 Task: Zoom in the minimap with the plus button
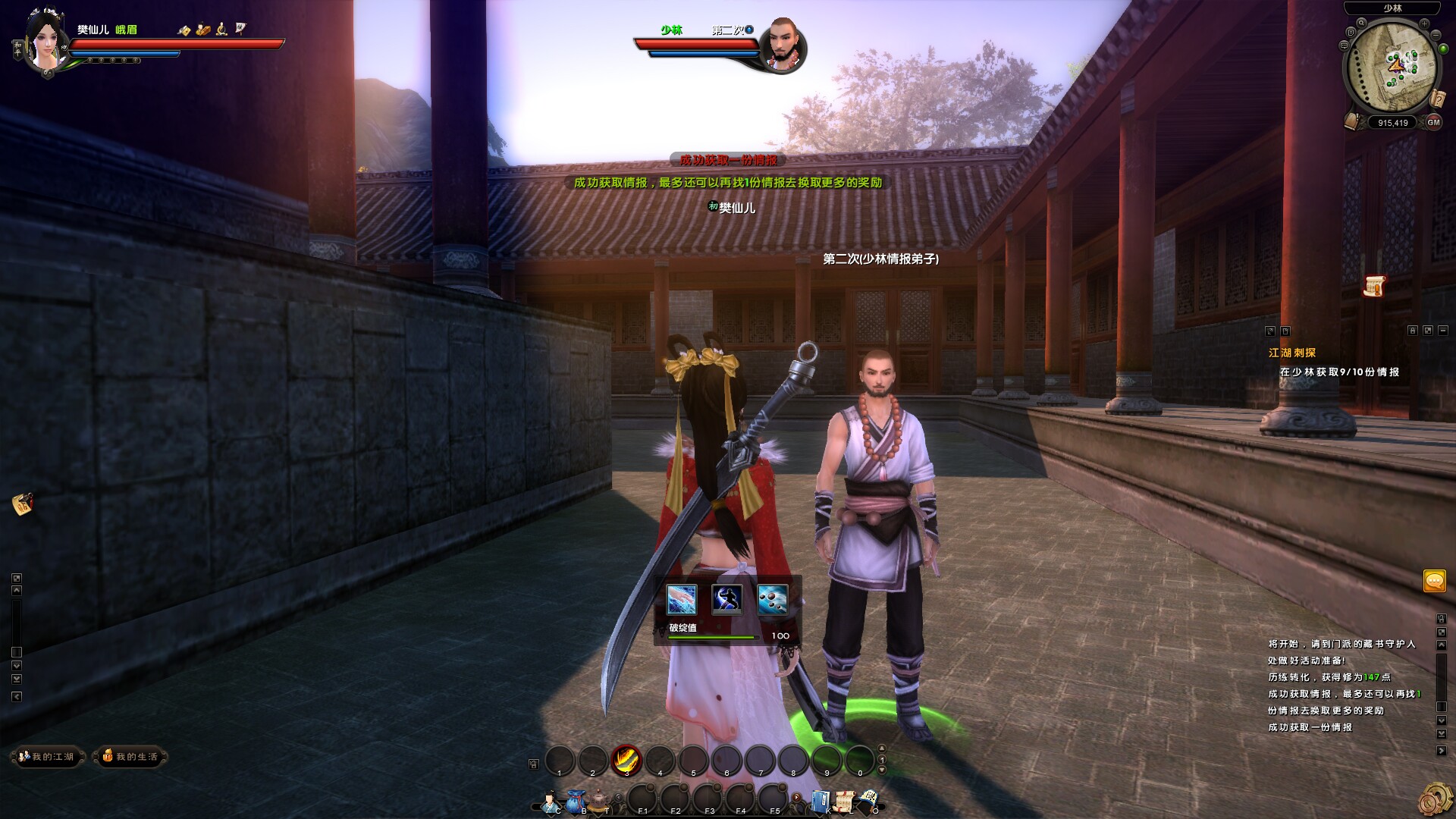click(1424, 24)
